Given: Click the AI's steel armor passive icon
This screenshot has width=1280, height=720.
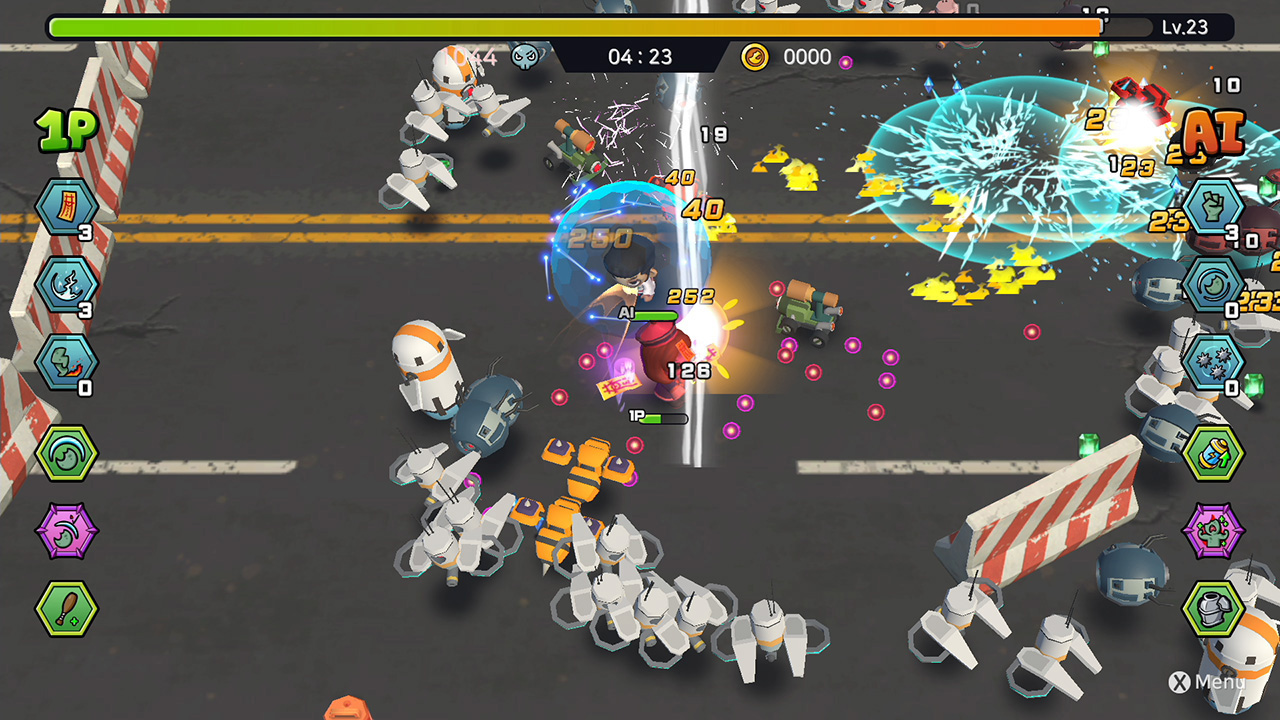Looking at the screenshot, I should tap(1213, 608).
